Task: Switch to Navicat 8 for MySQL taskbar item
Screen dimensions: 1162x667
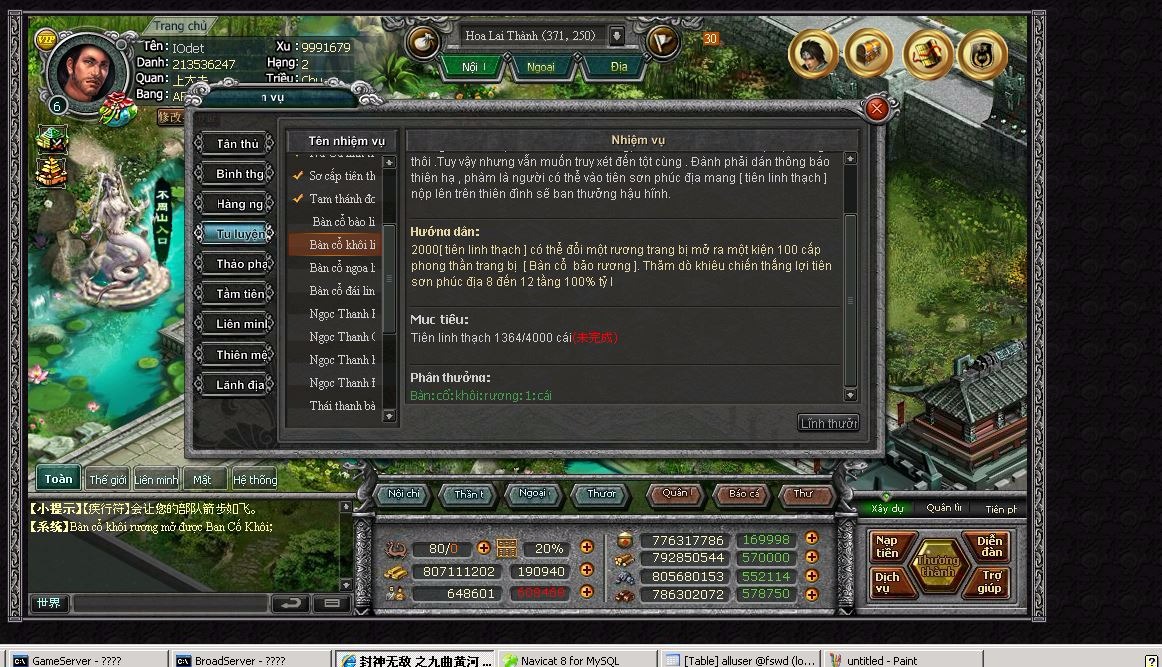Action: point(577,660)
